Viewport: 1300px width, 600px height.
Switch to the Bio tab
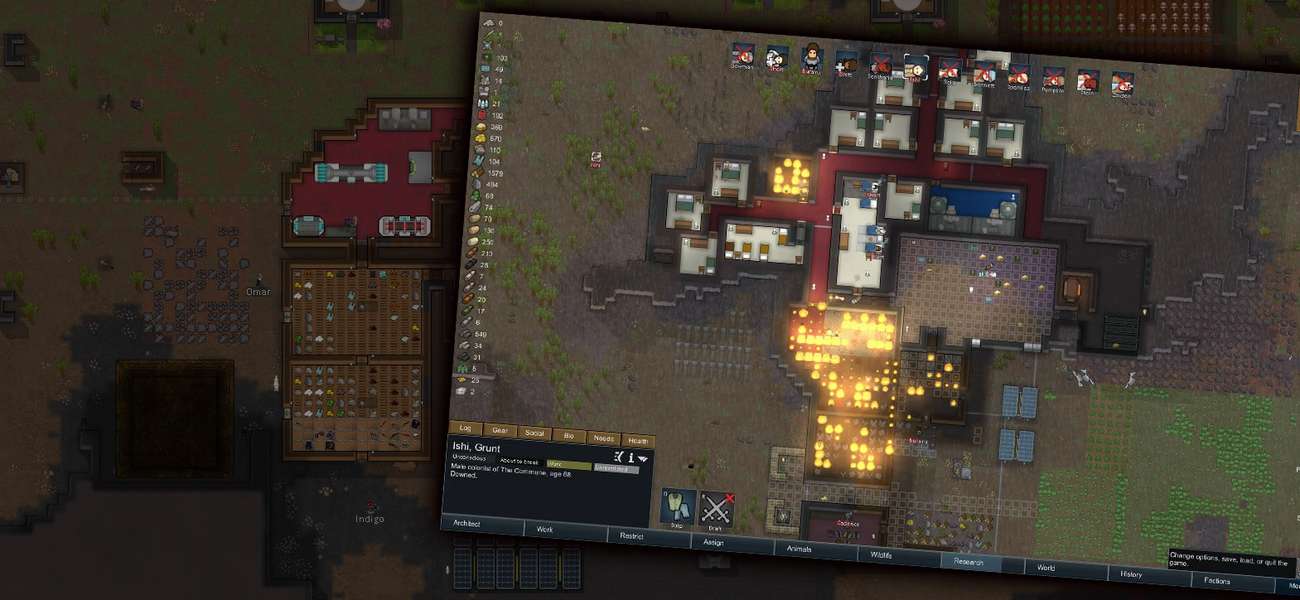pyautogui.click(x=567, y=435)
